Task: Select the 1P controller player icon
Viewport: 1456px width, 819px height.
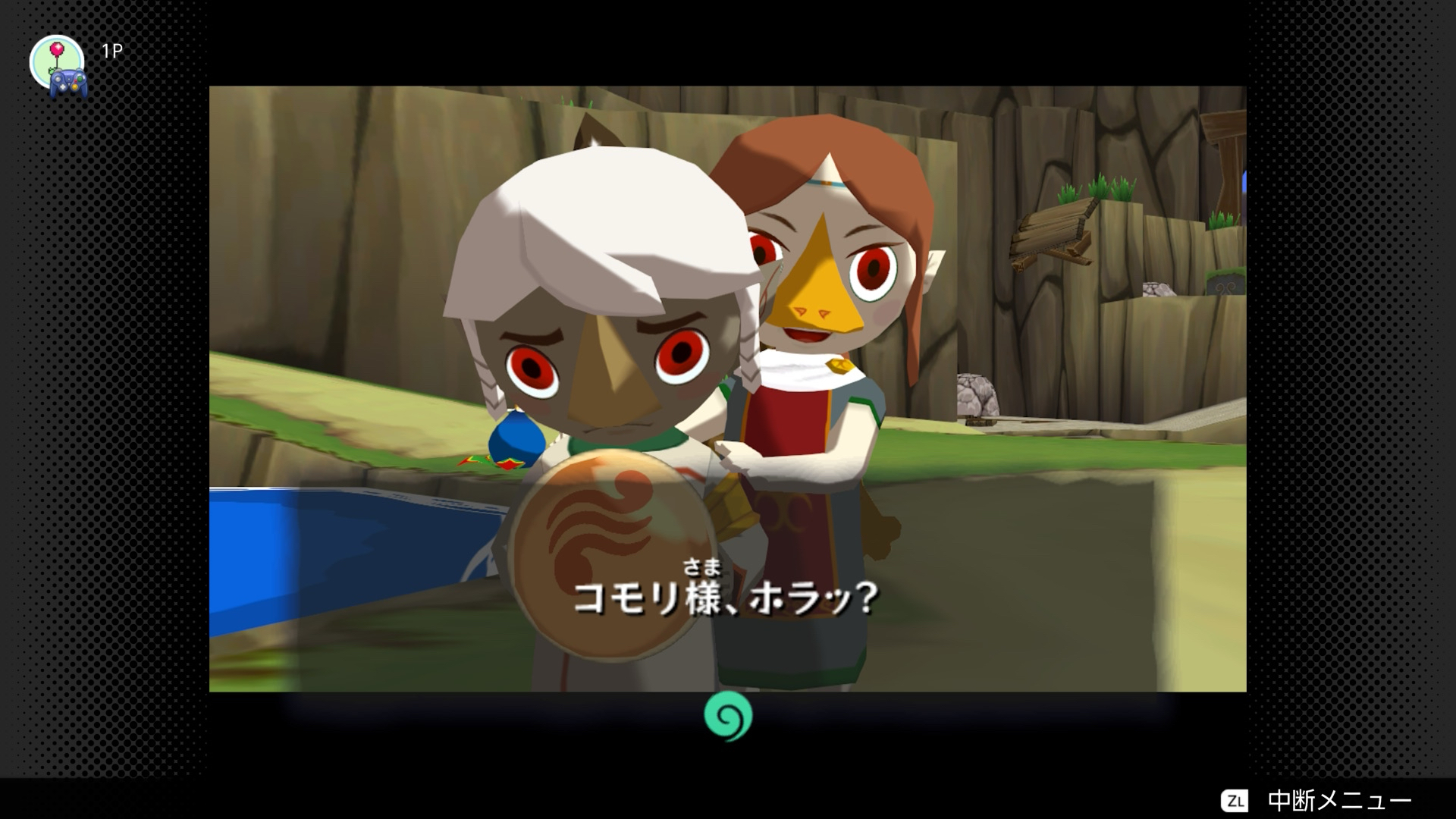Action: click(59, 66)
